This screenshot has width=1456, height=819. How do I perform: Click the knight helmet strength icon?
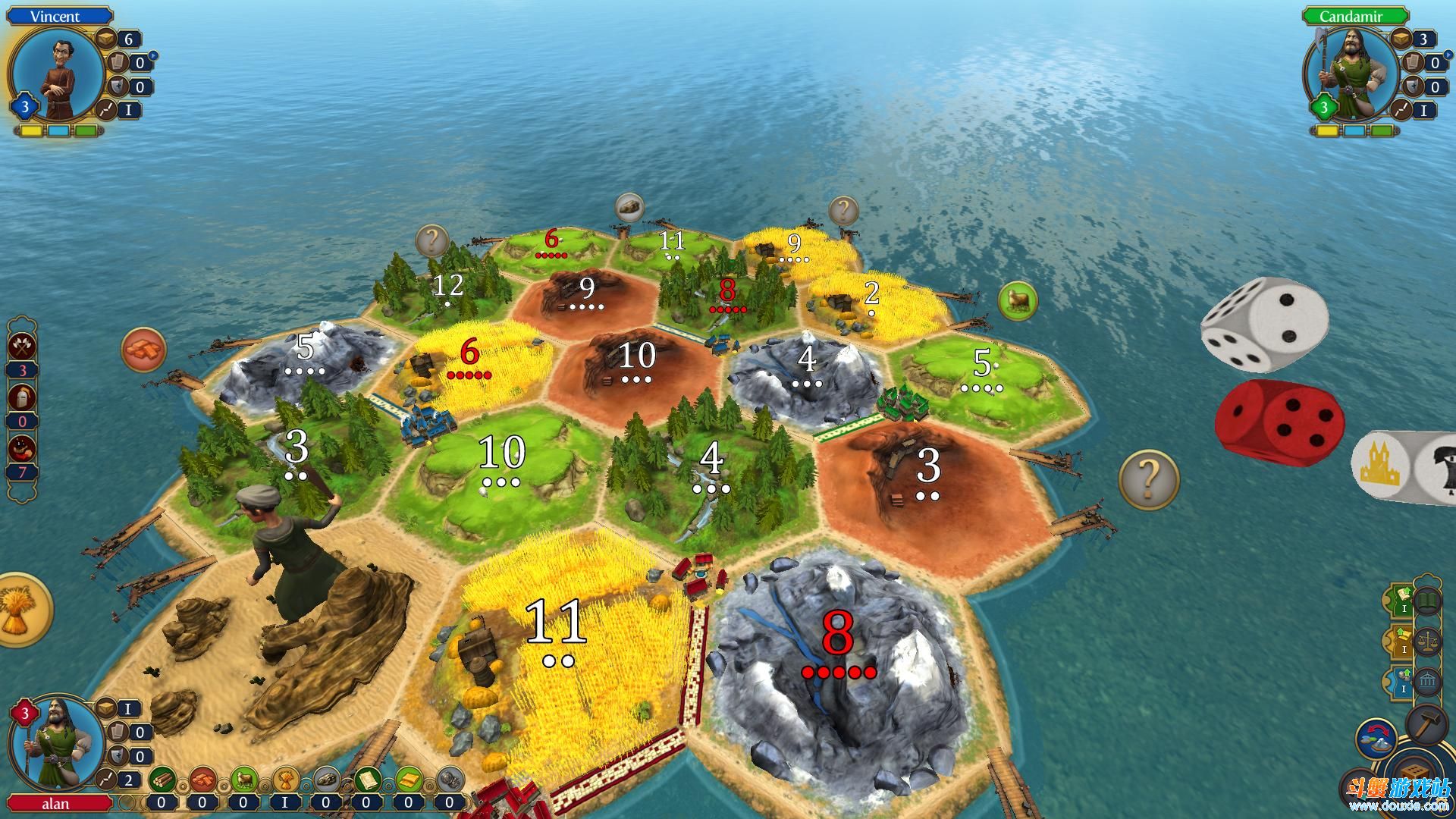(x=23, y=397)
